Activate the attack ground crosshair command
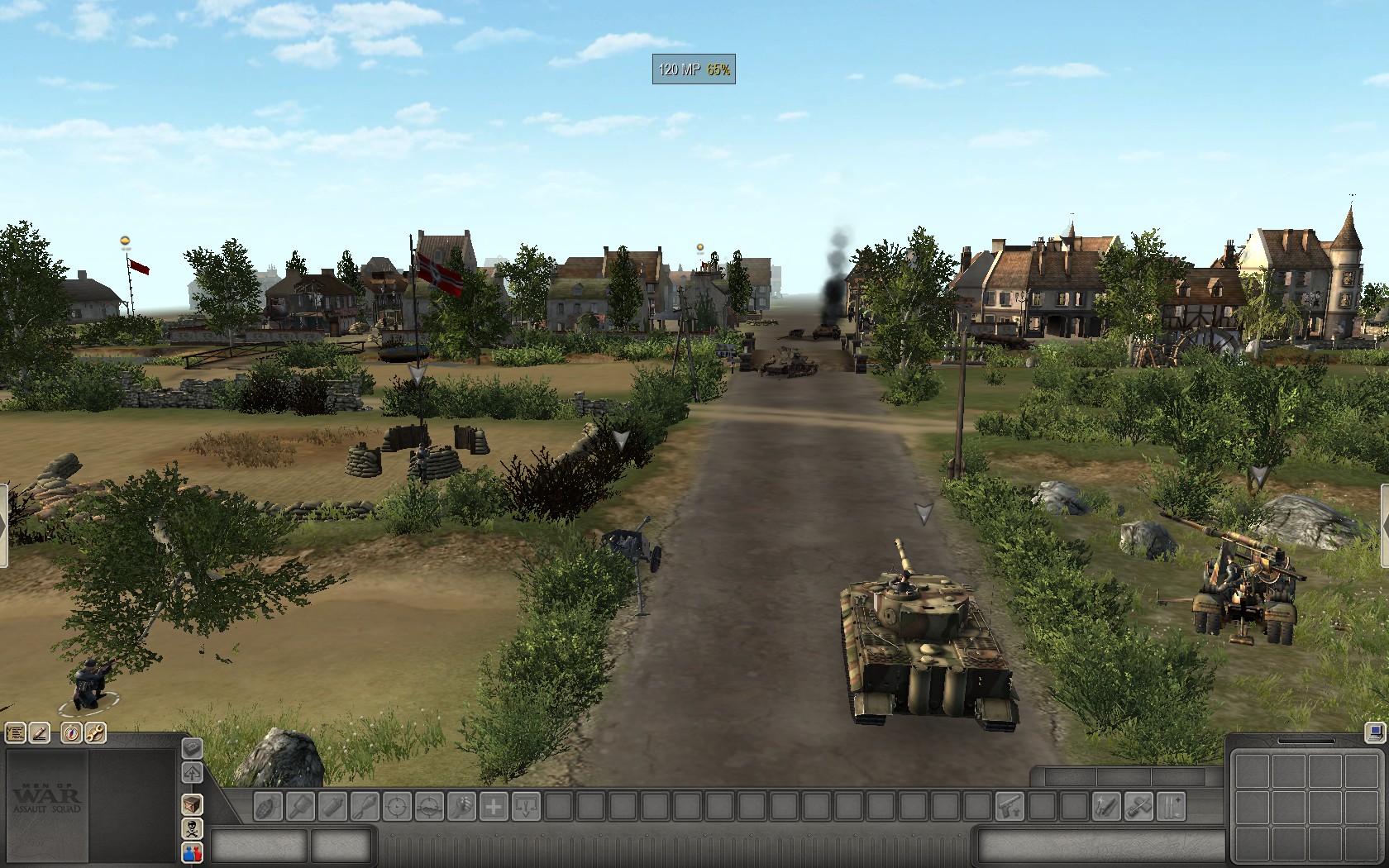 tap(429, 806)
